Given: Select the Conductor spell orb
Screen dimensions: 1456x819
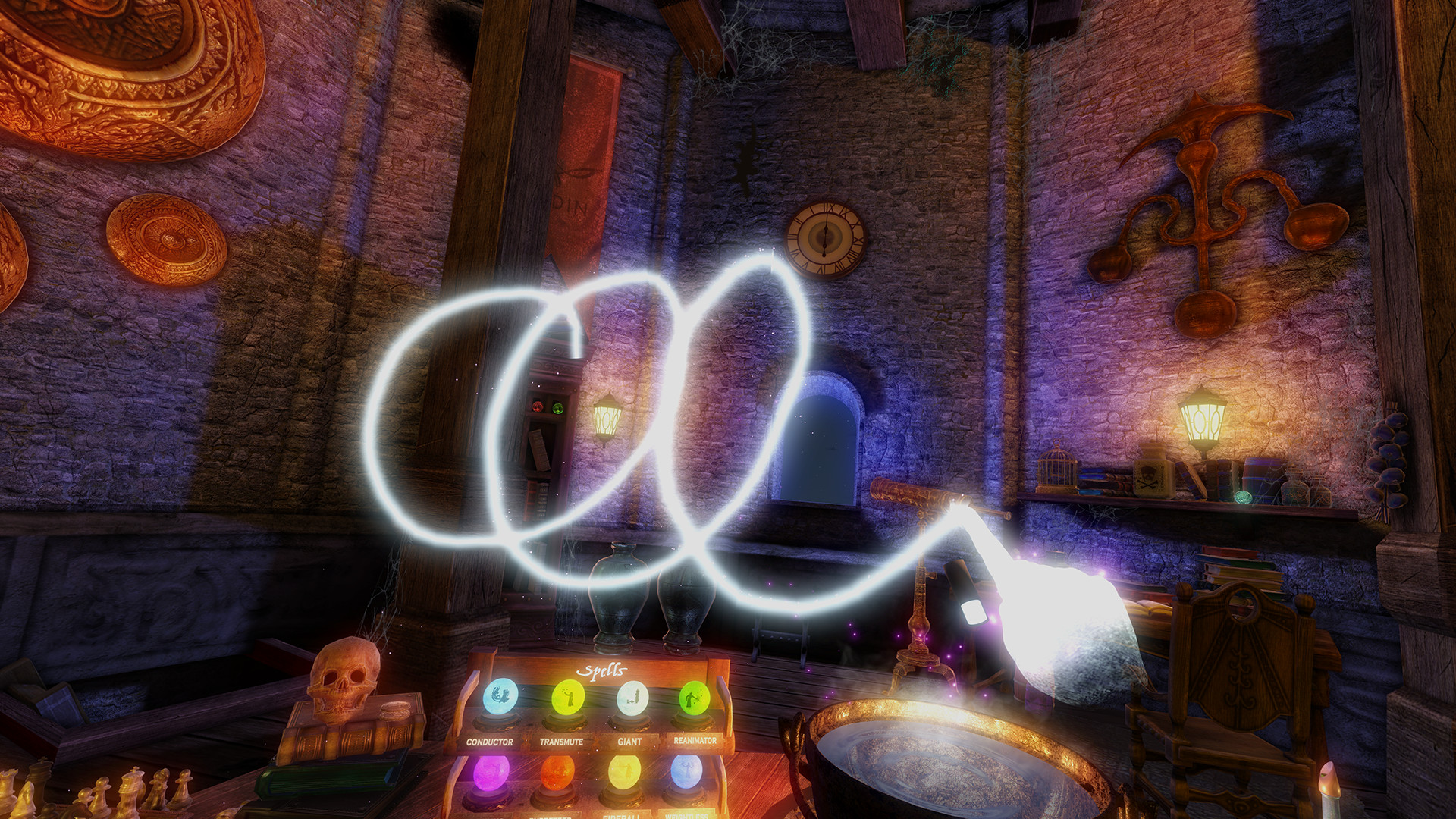Looking at the screenshot, I should [499, 697].
